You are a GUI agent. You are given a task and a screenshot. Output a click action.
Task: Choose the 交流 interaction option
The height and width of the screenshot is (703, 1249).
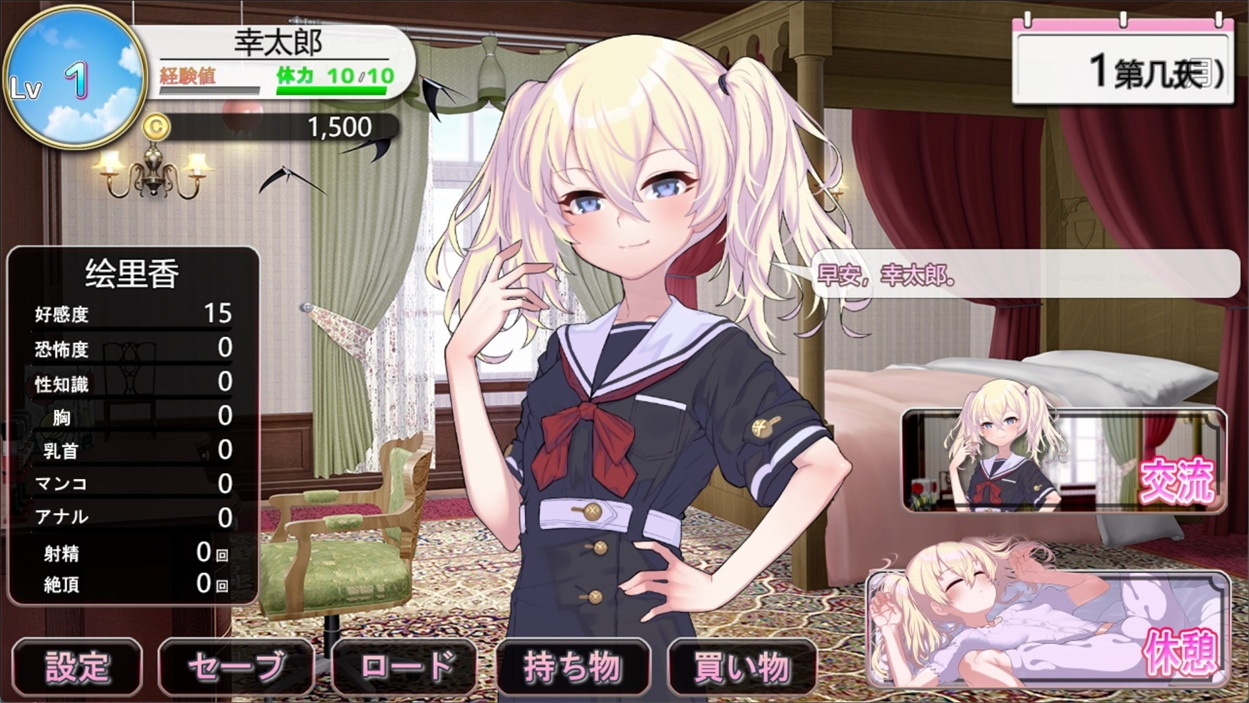[1064, 461]
